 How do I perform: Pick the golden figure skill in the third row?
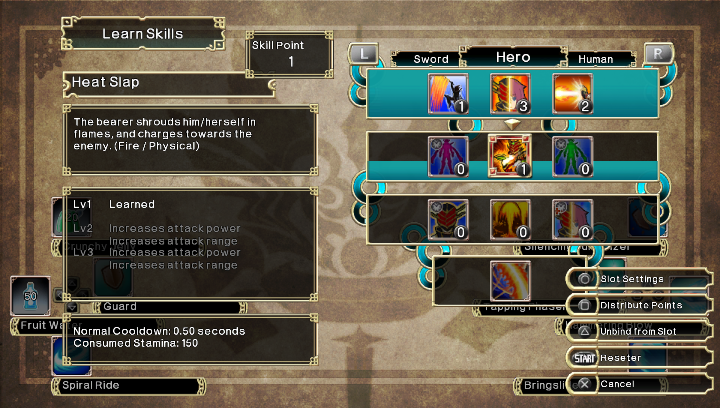point(509,218)
